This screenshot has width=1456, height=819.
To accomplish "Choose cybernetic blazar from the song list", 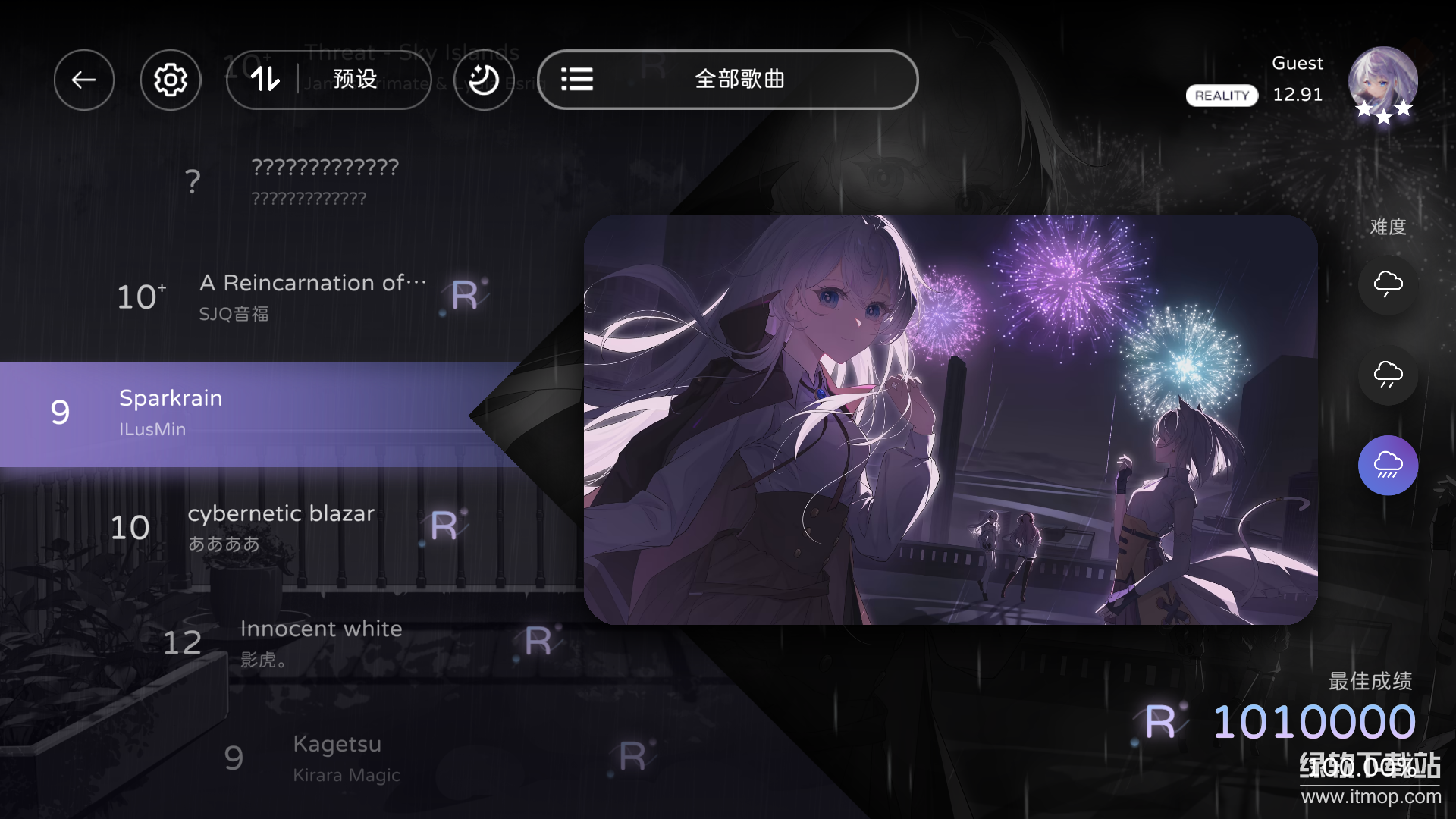I will (281, 513).
